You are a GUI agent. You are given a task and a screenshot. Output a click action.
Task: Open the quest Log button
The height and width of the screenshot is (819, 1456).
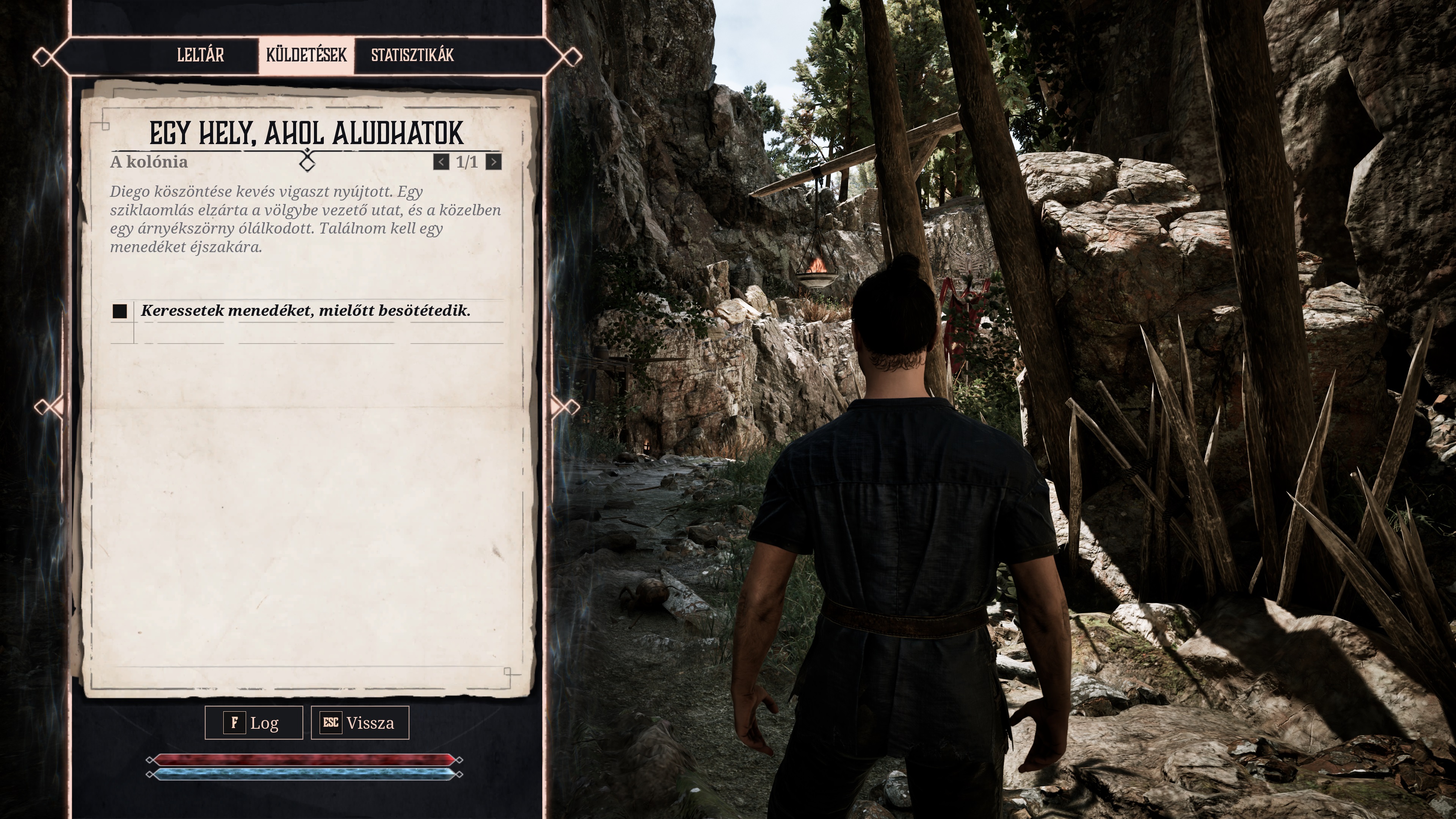[254, 722]
